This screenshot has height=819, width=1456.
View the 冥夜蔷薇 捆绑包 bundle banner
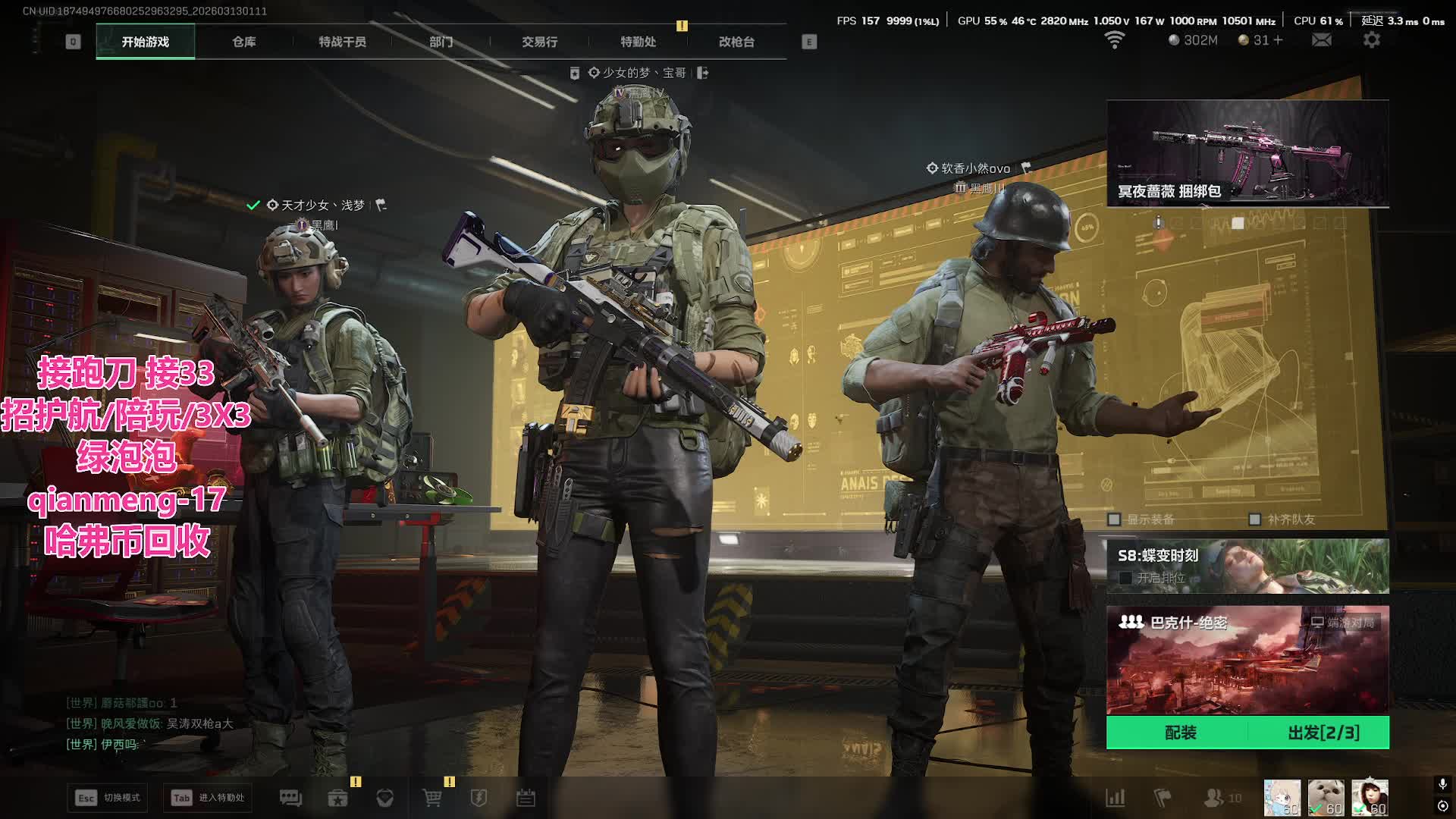coord(1247,153)
